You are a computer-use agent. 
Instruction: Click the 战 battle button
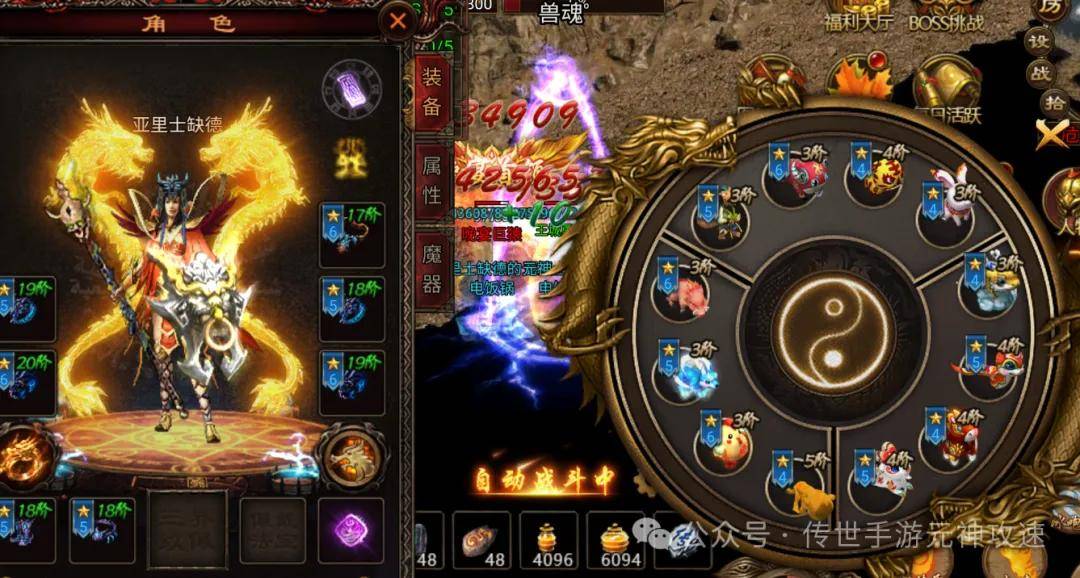click(1040, 72)
